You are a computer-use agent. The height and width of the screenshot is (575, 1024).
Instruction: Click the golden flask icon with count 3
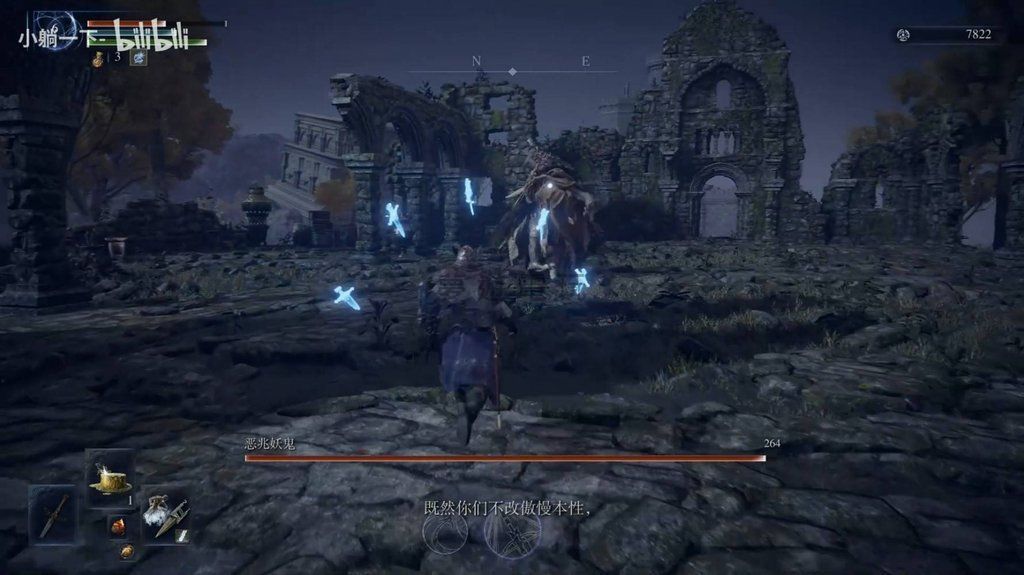click(99, 59)
